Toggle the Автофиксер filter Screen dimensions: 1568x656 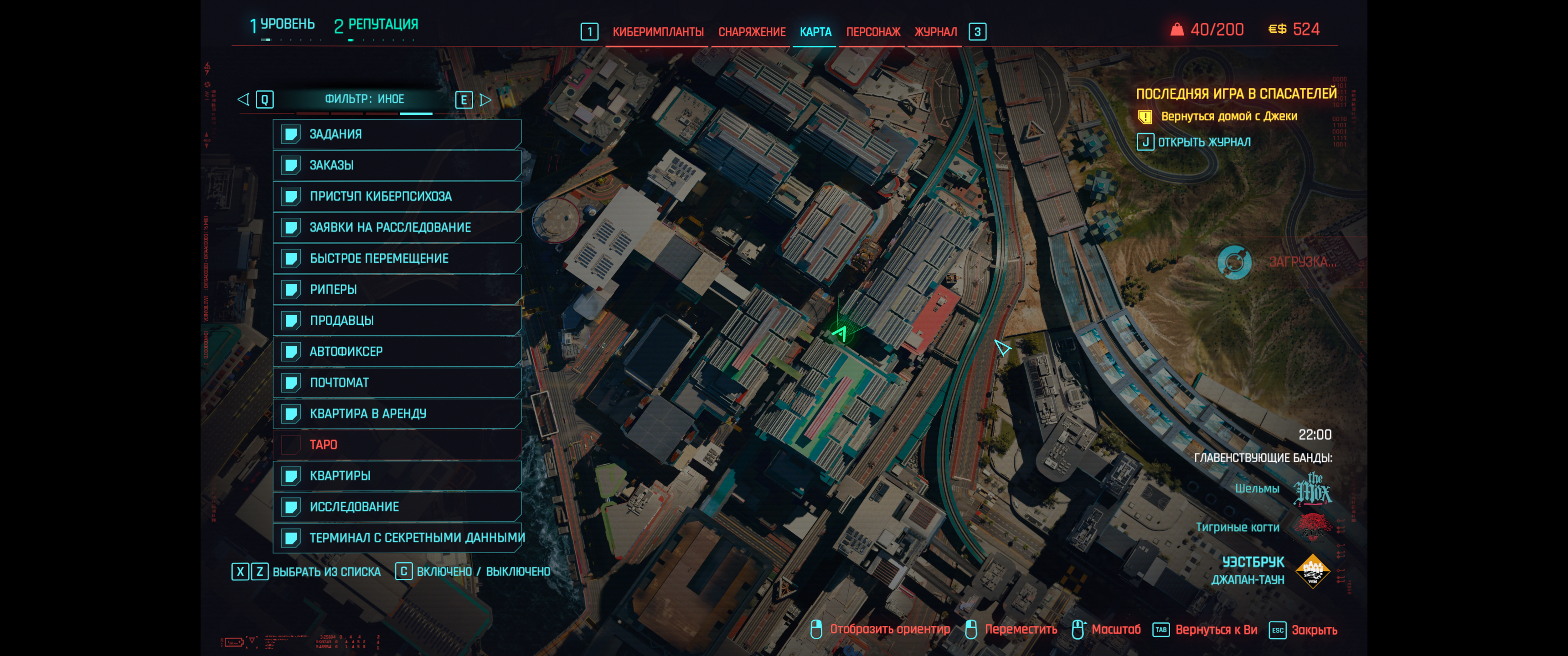[397, 352]
